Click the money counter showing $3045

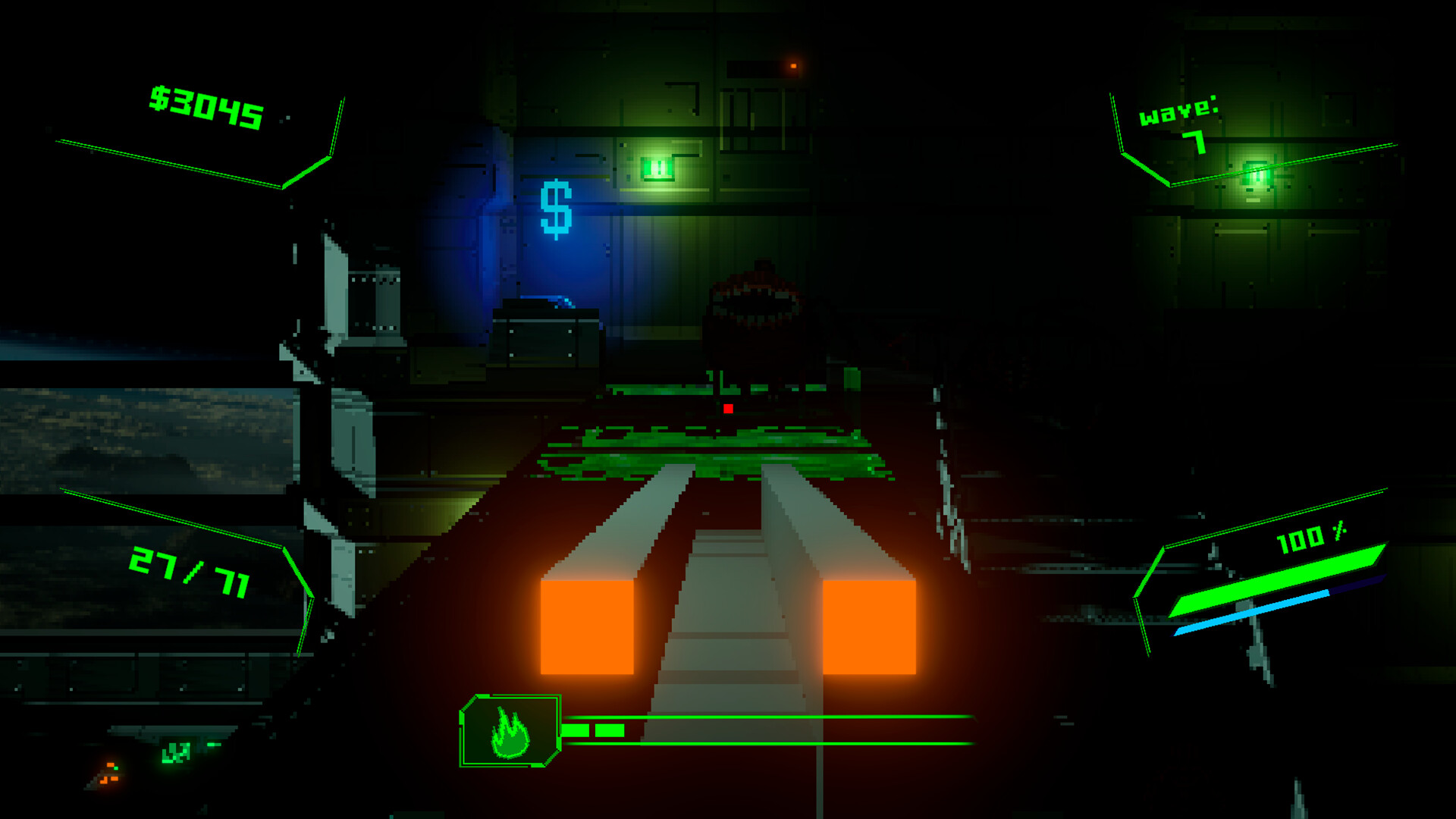tap(205, 107)
